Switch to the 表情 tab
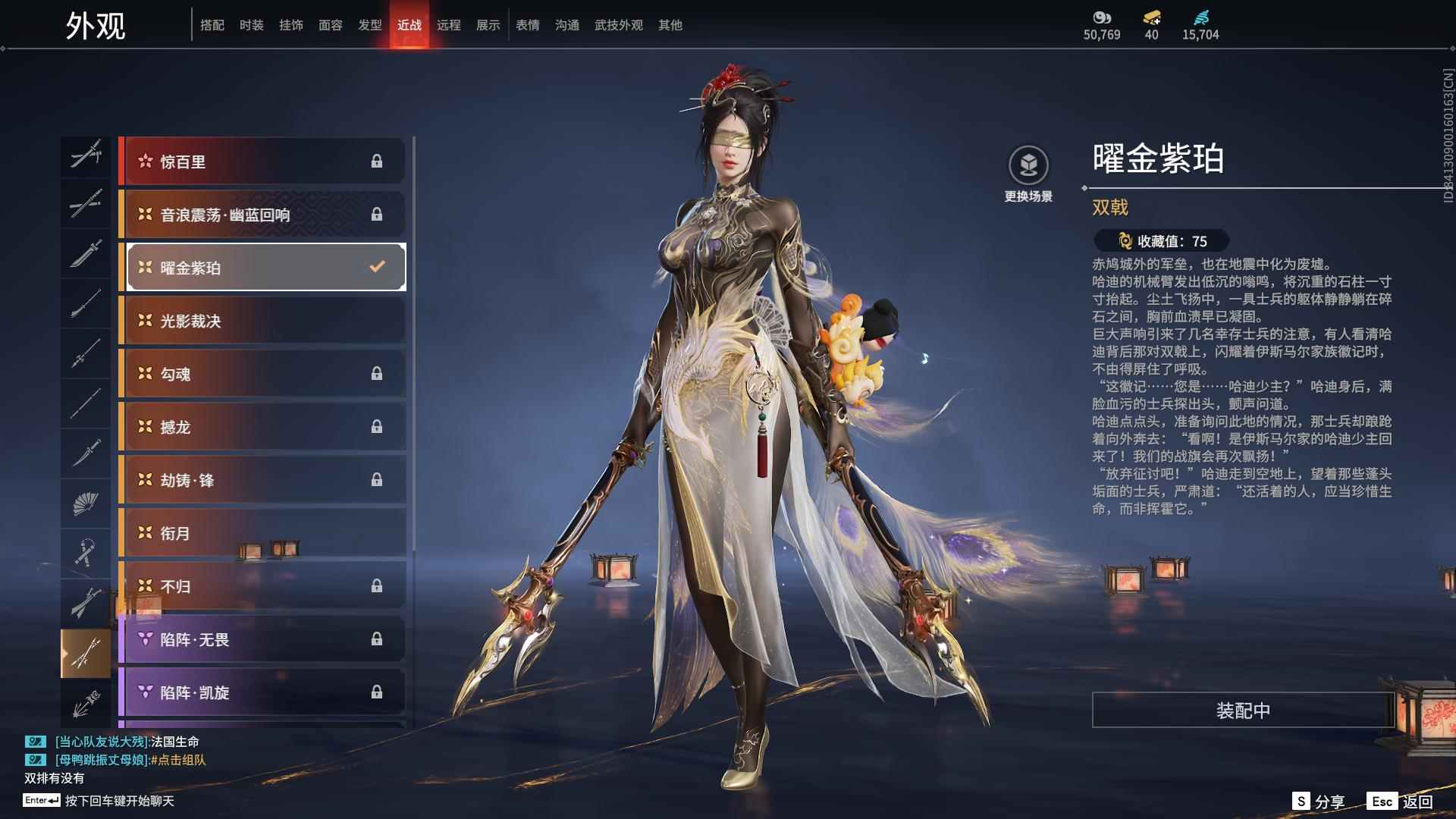The image size is (1456, 819). (x=527, y=25)
